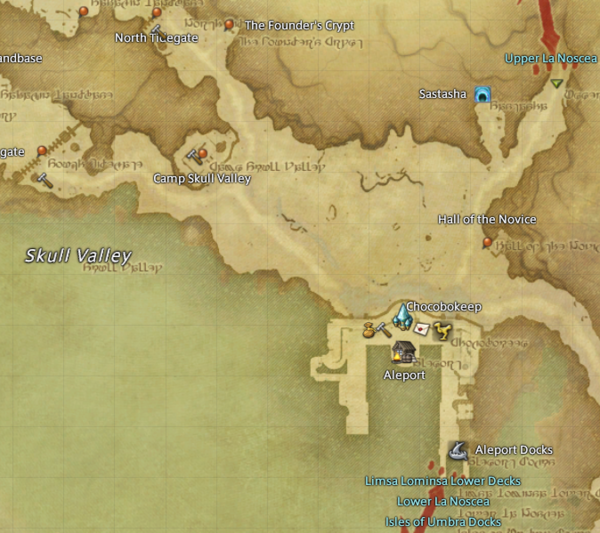Image resolution: width=600 pixels, height=533 pixels.
Task: Select The Founder's Crypt map pin
Action: [229, 24]
